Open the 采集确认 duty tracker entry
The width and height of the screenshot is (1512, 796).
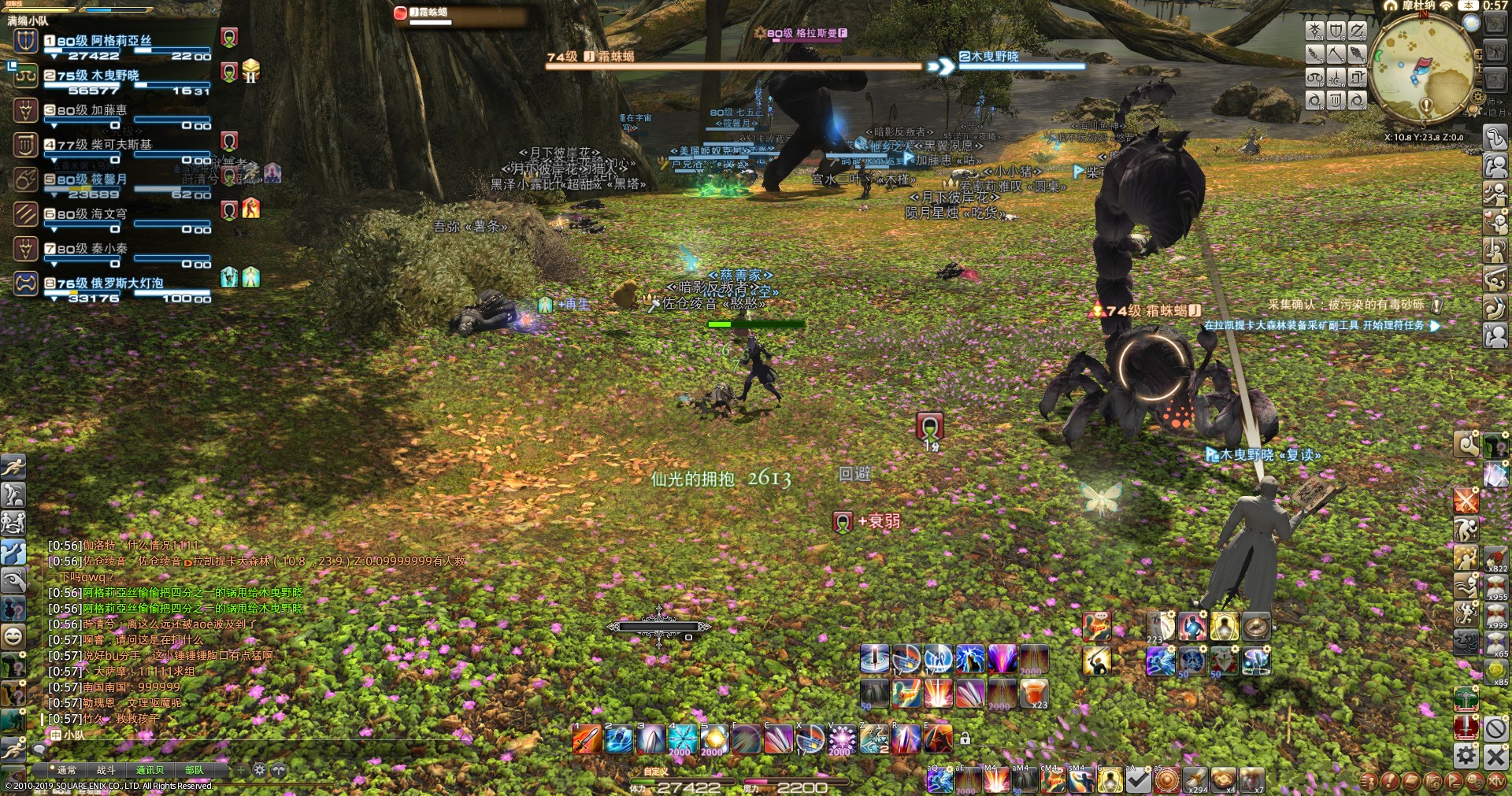tap(1351, 305)
